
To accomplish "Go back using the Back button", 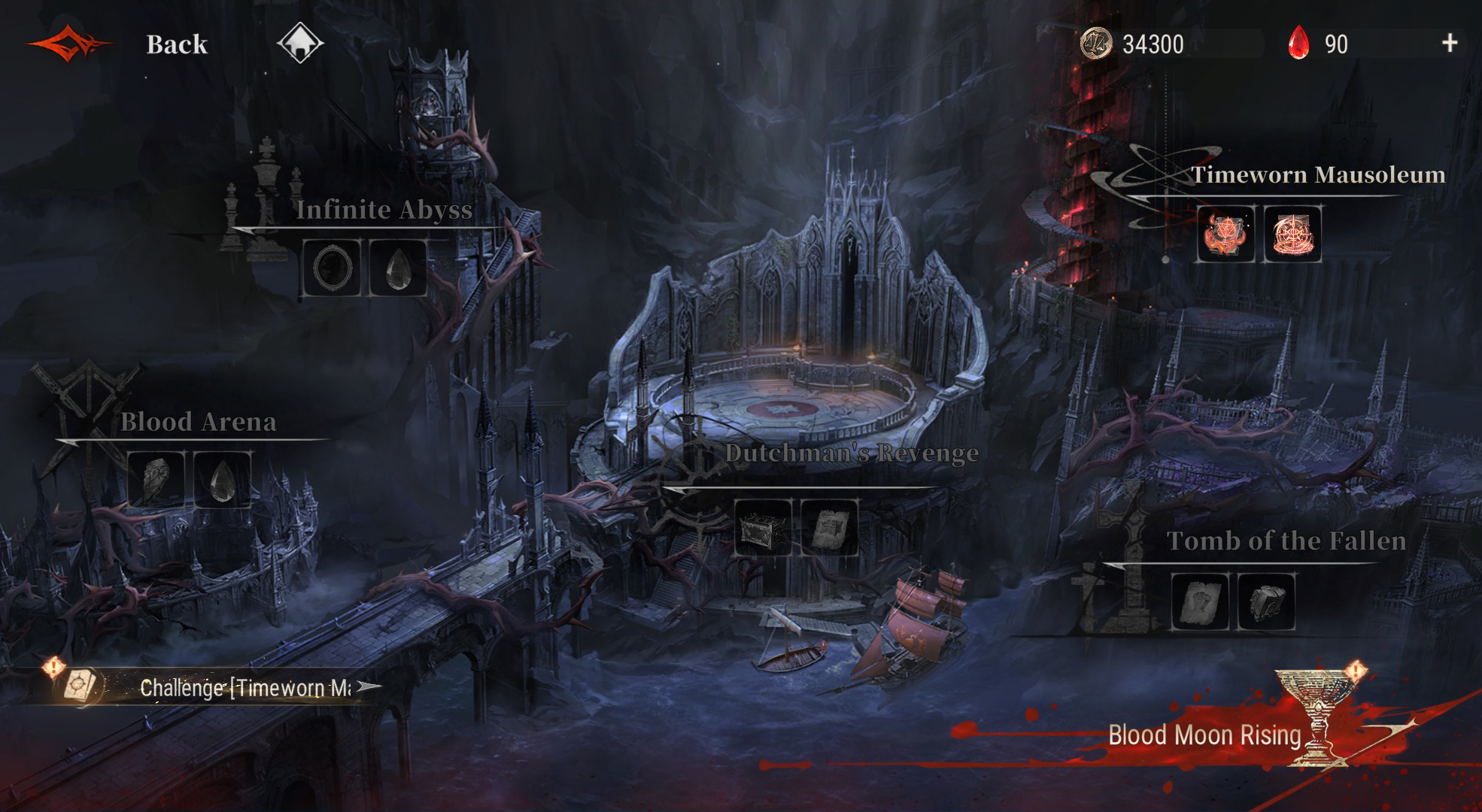I will 176,44.
